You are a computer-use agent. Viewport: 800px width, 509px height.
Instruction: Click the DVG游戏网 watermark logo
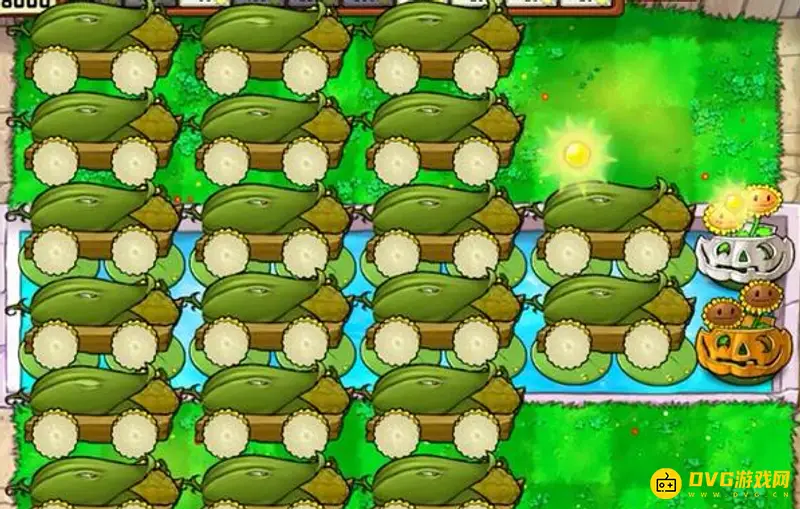pyautogui.click(x=720, y=484)
